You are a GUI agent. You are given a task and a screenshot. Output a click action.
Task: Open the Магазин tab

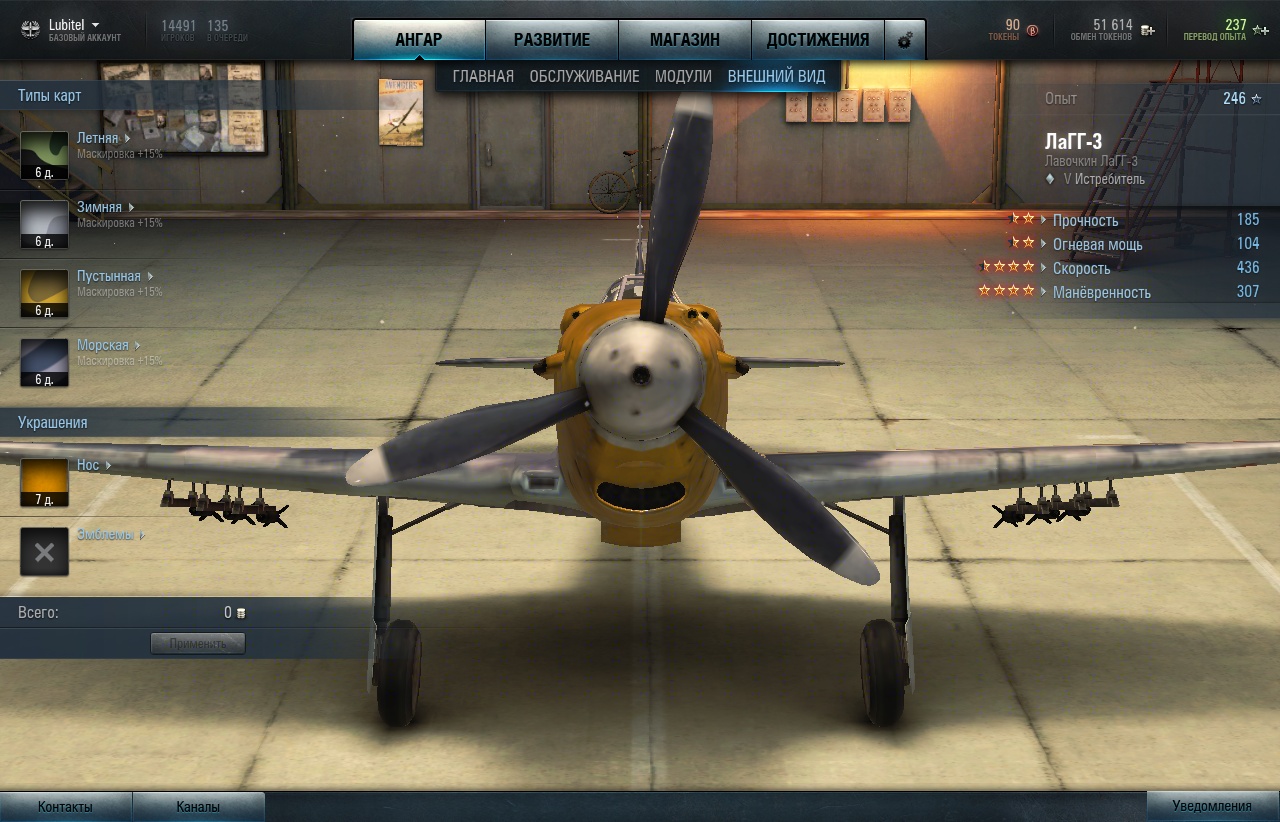[x=685, y=40]
